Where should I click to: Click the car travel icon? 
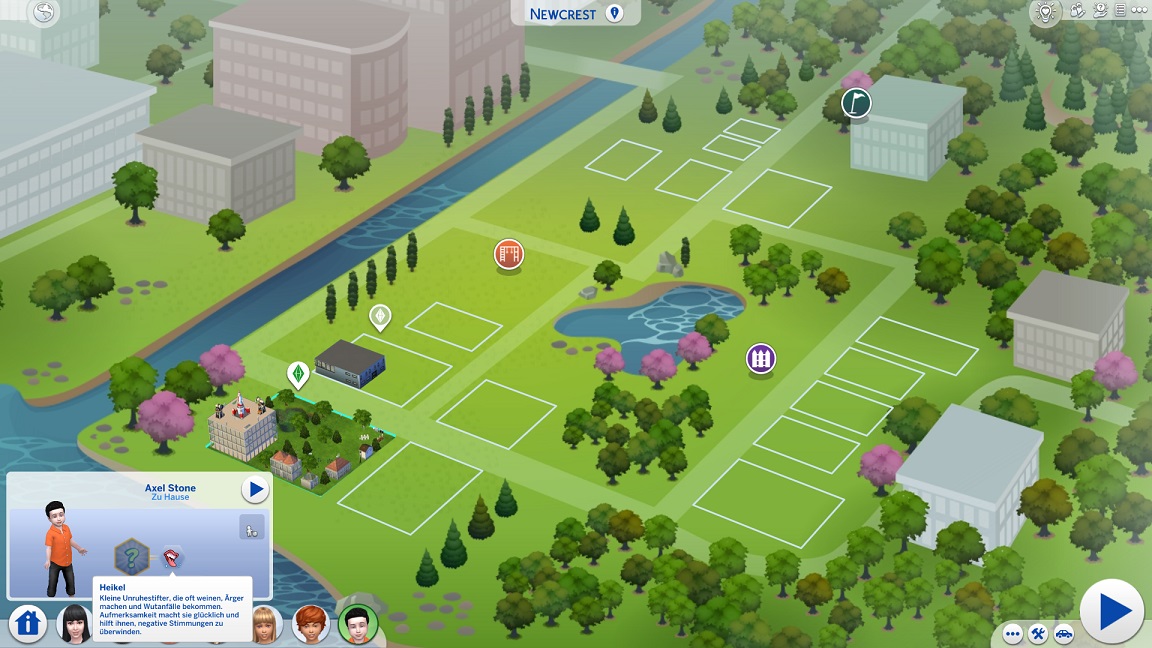coord(1063,634)
